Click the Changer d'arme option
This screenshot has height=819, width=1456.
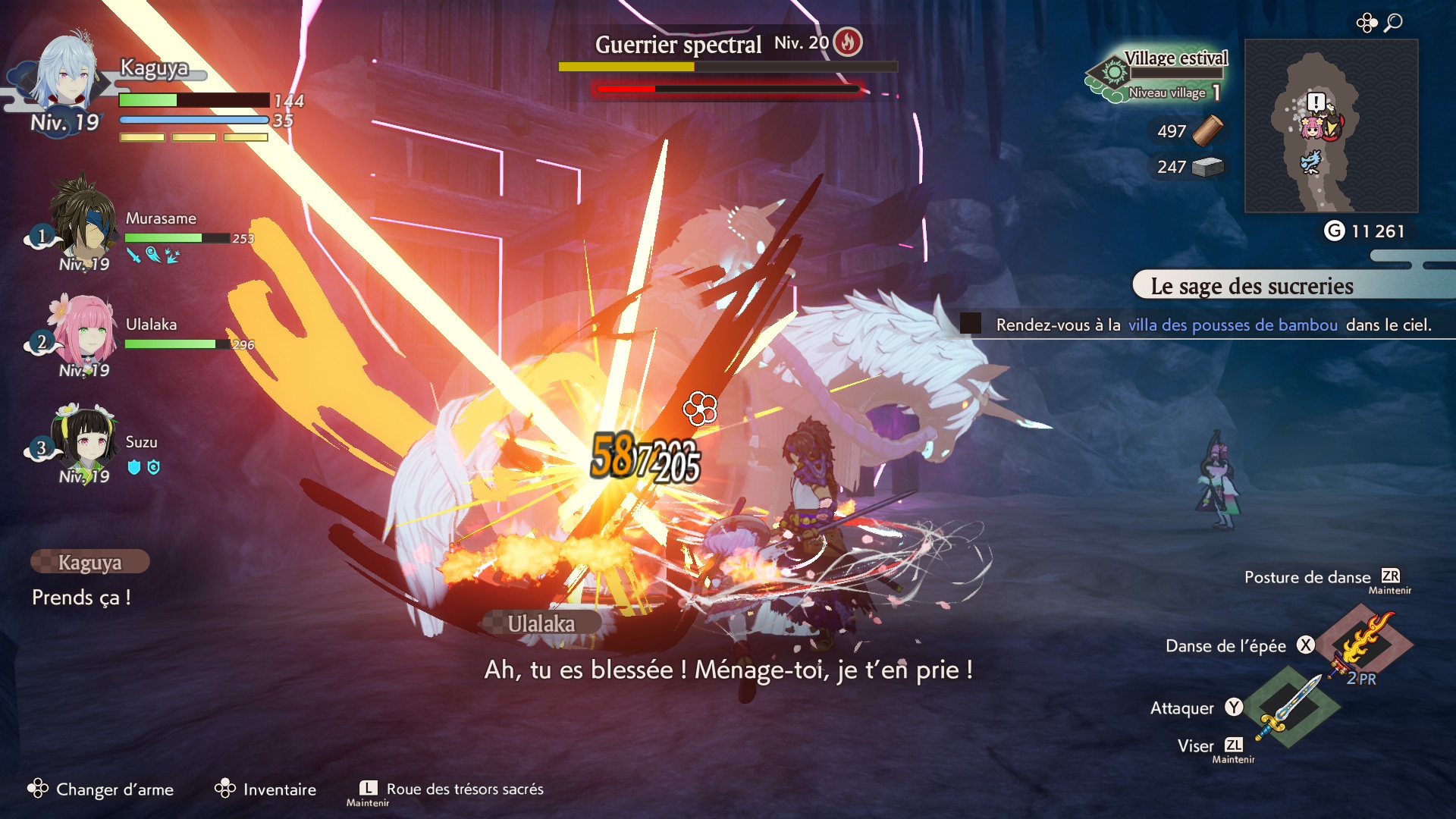(x=101, y=789)
